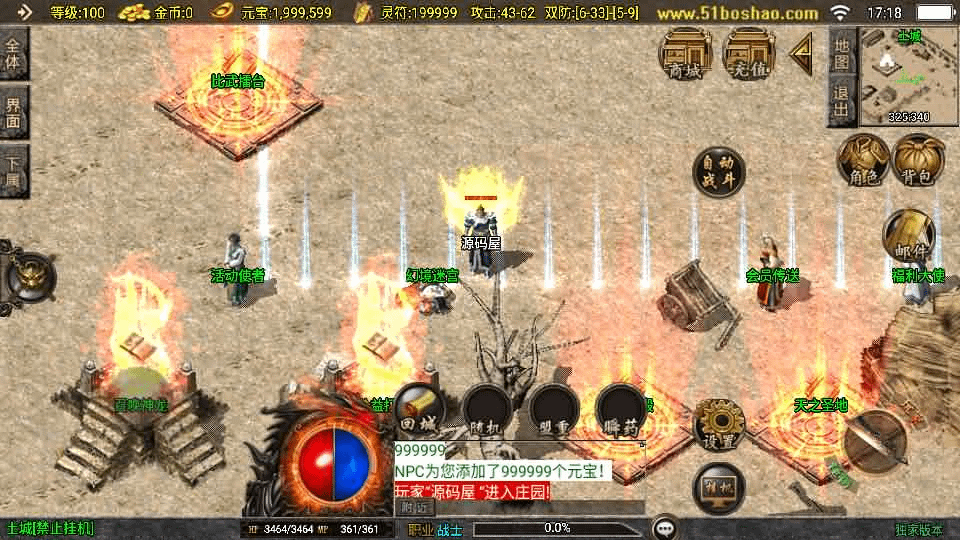Use the 瞬药 instant potion slot
Screen dimensions: 960x540
click(620, 410)
